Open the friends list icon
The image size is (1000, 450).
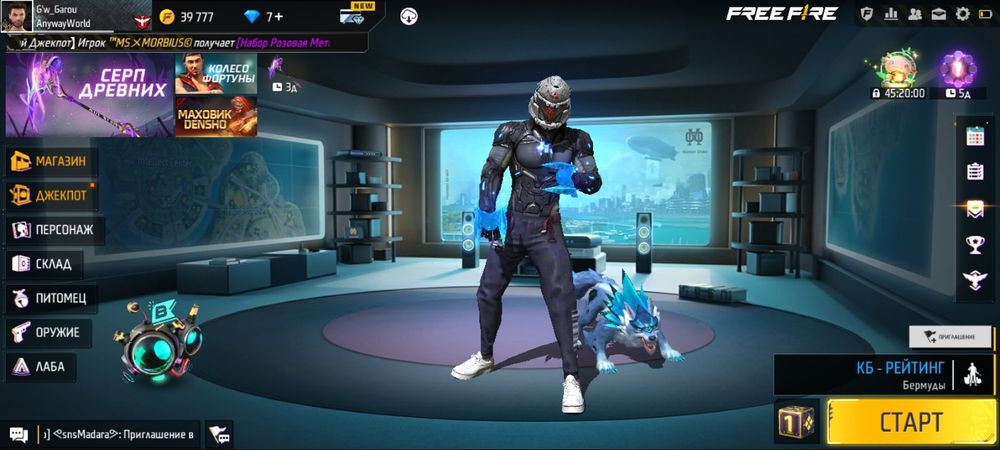(915, 14)
